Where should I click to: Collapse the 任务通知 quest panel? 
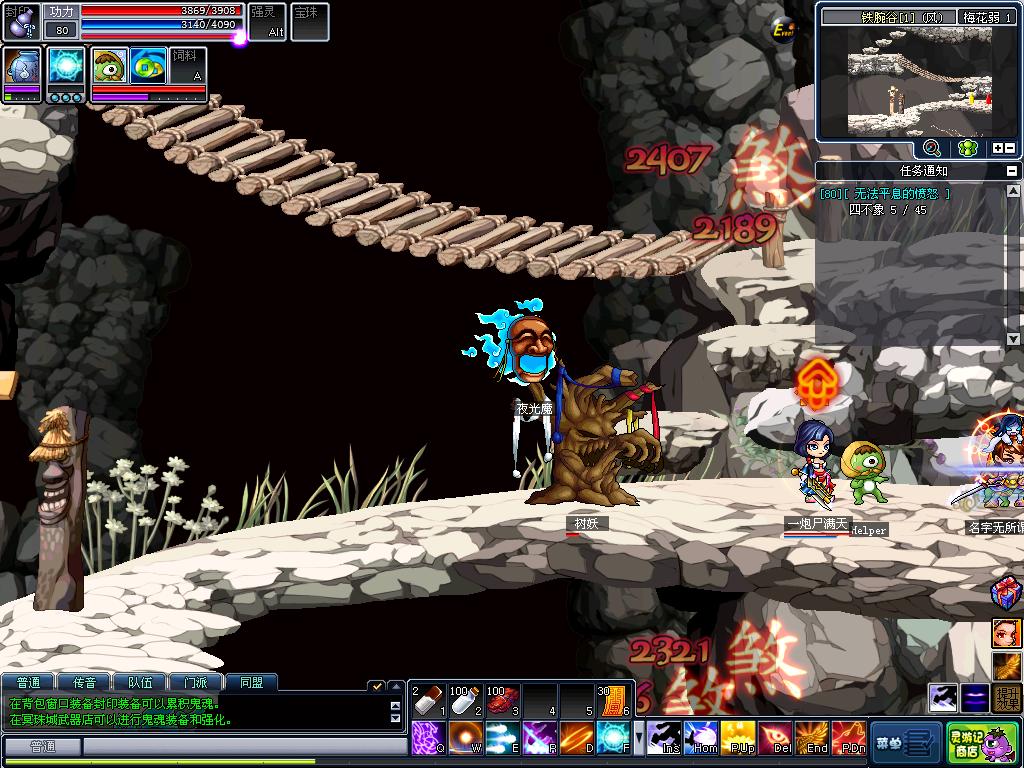[1014, 171]
